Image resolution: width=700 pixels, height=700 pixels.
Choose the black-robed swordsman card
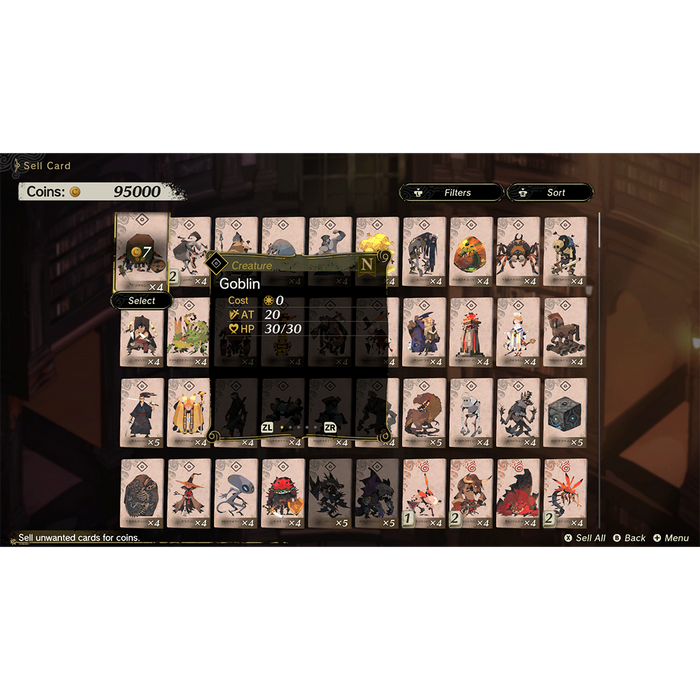(142, 412)
